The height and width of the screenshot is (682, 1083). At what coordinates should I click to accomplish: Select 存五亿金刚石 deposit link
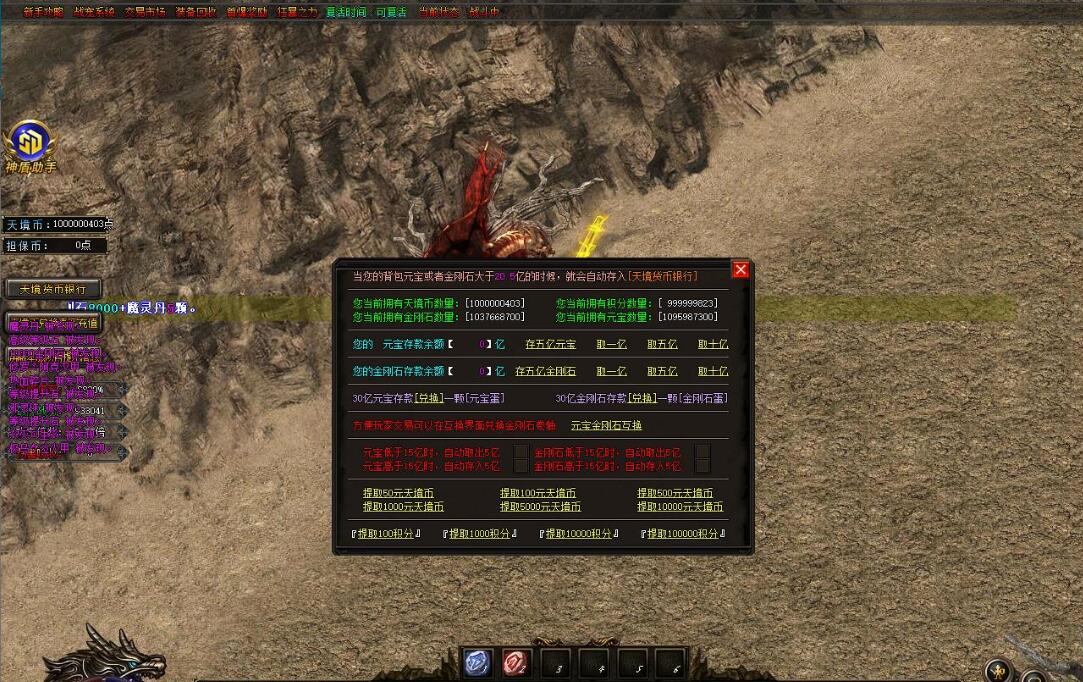click(545, 371)
